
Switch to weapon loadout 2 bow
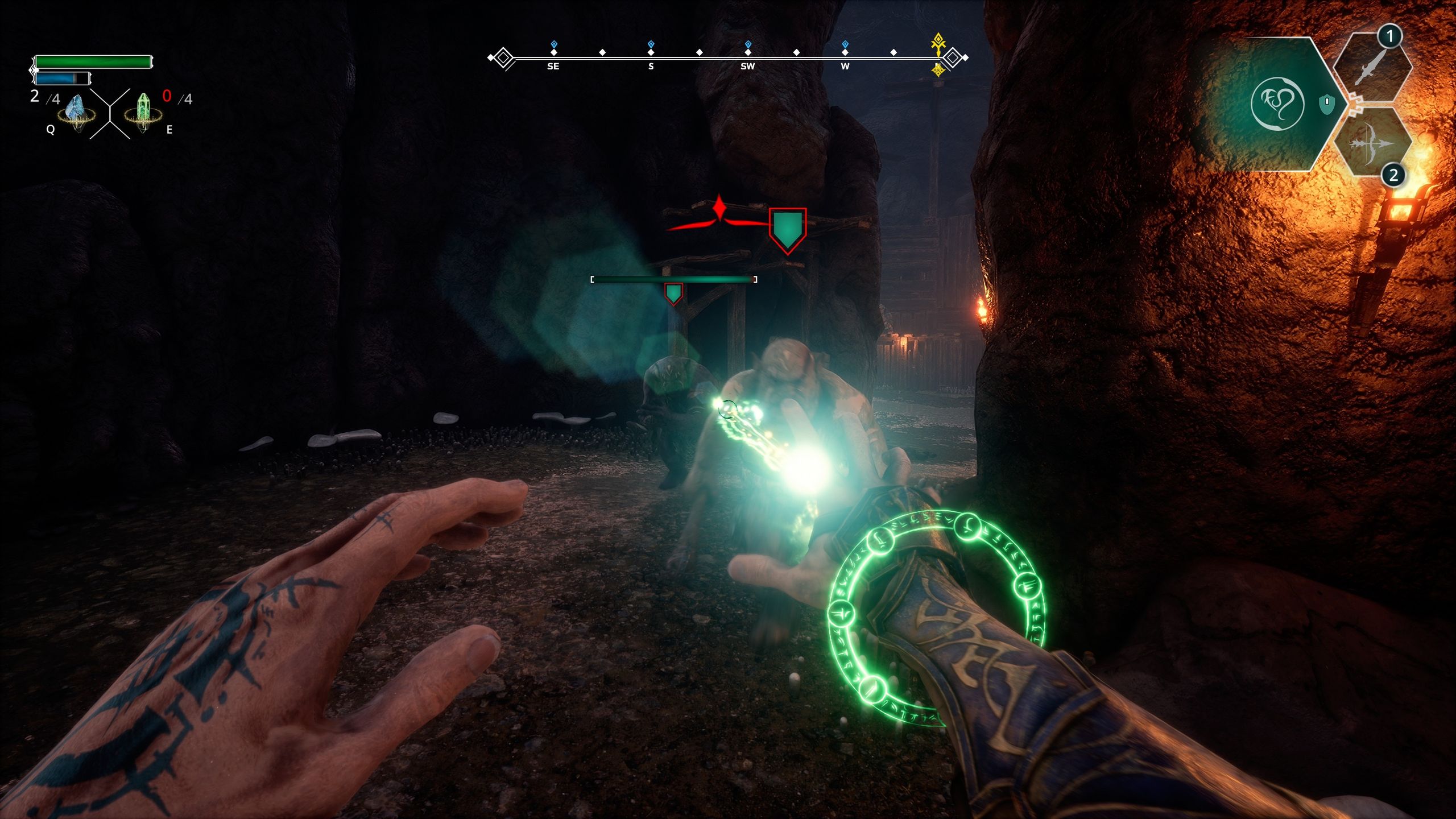click(1372, 142)
